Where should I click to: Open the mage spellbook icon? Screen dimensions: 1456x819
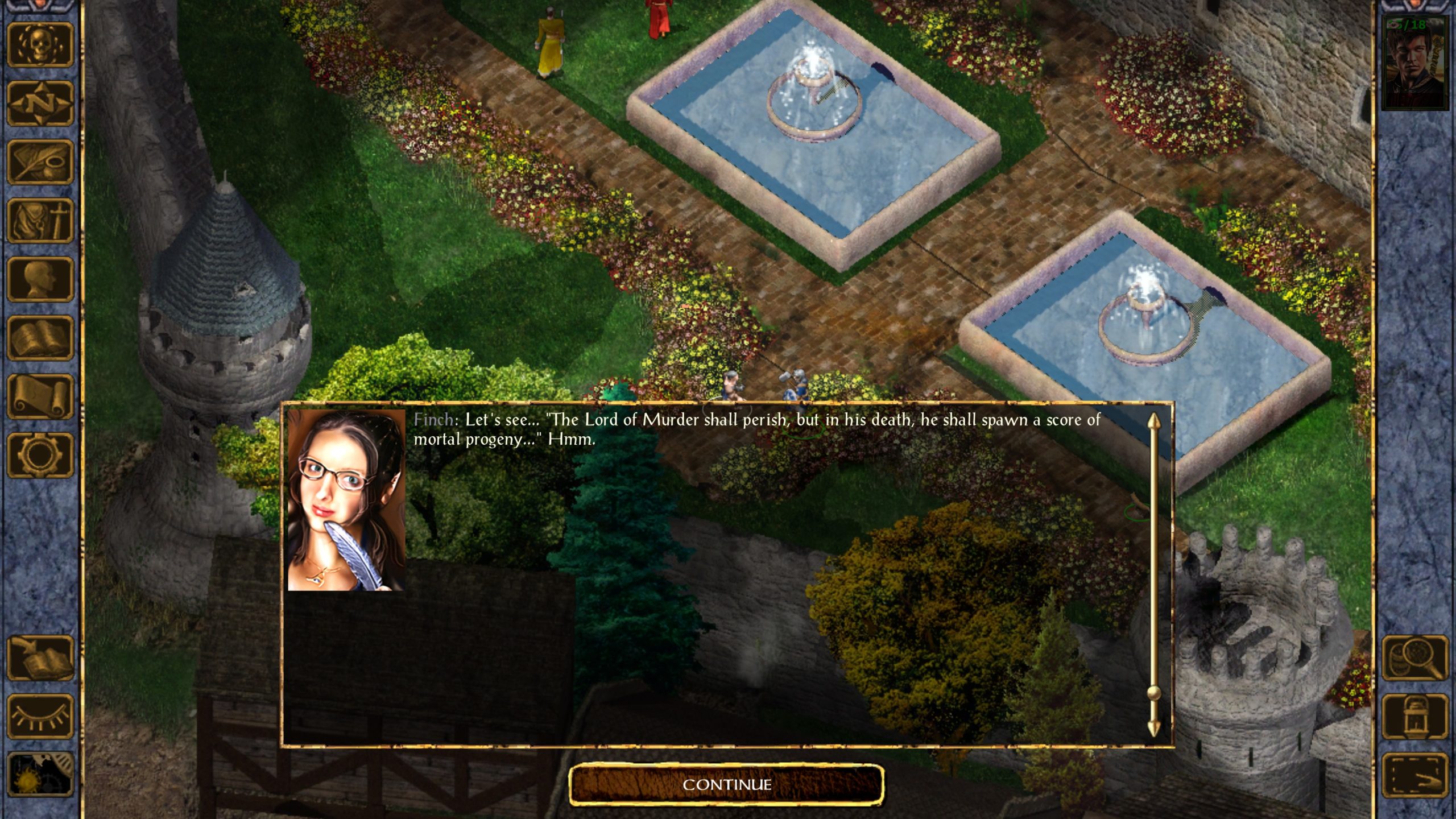coord(40,337)
